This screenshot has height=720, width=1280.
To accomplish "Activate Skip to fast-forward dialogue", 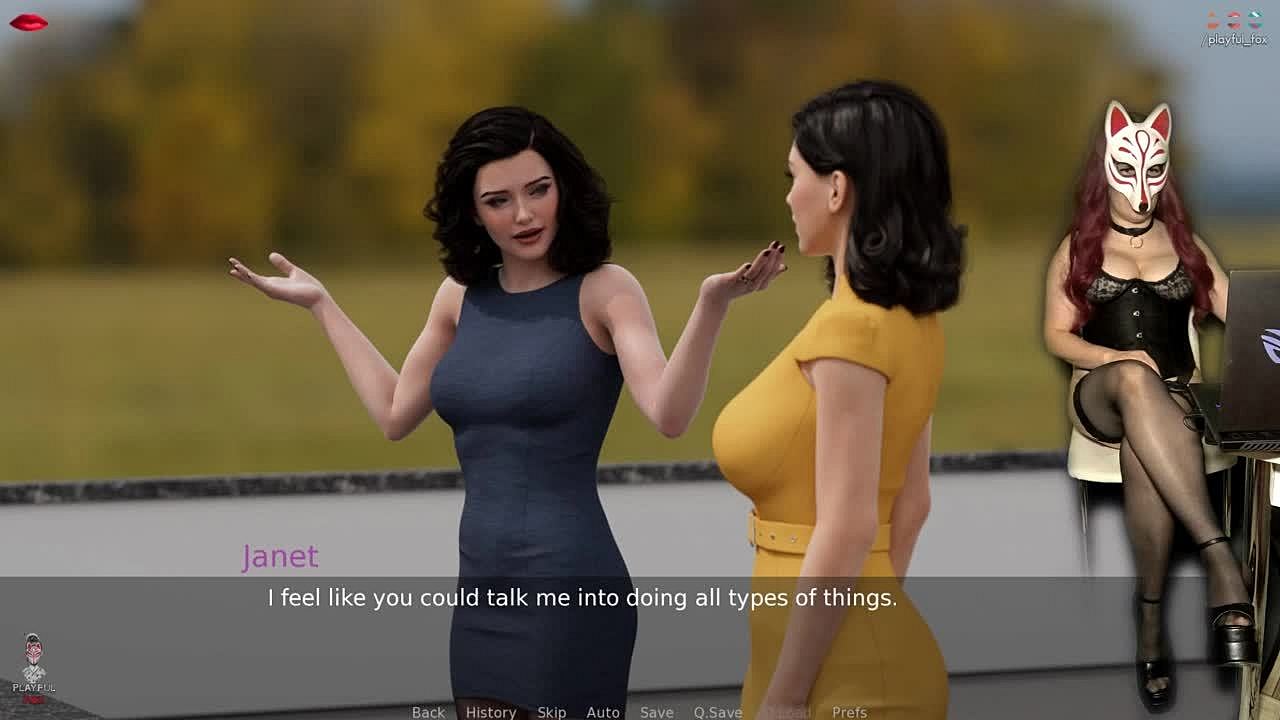I will [552, 712].
